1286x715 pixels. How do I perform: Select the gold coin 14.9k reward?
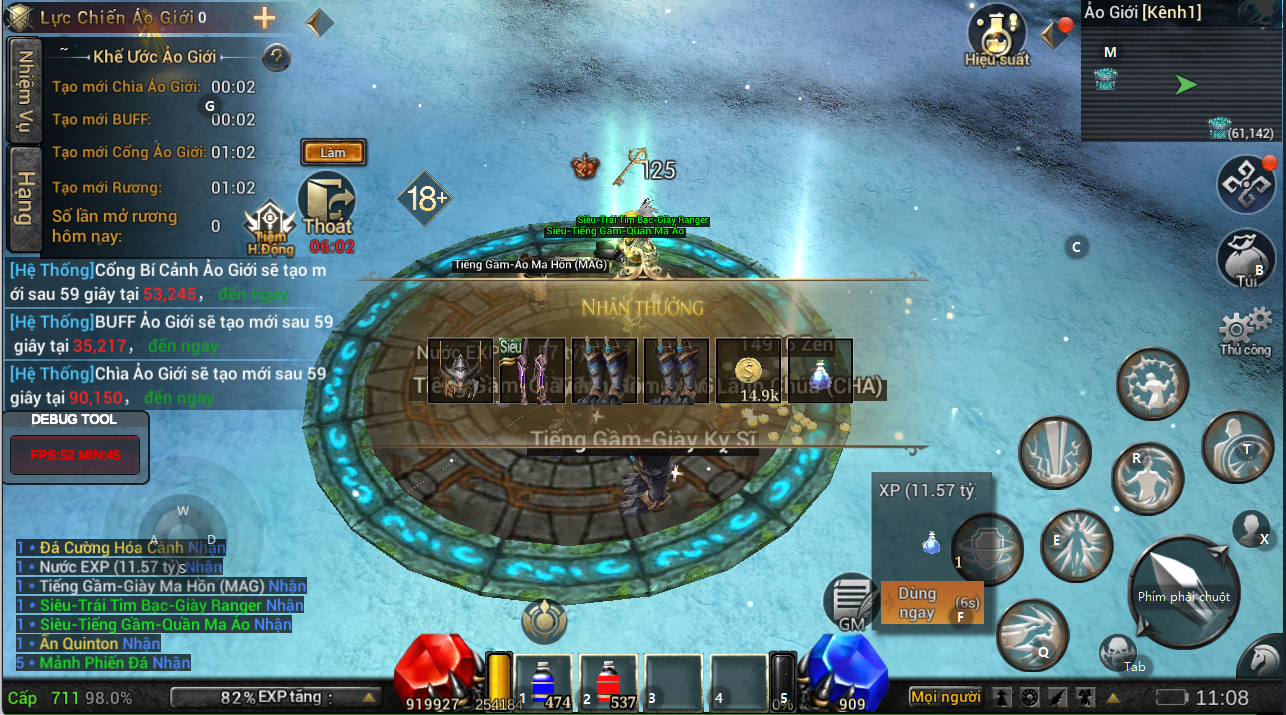(749, 371)
